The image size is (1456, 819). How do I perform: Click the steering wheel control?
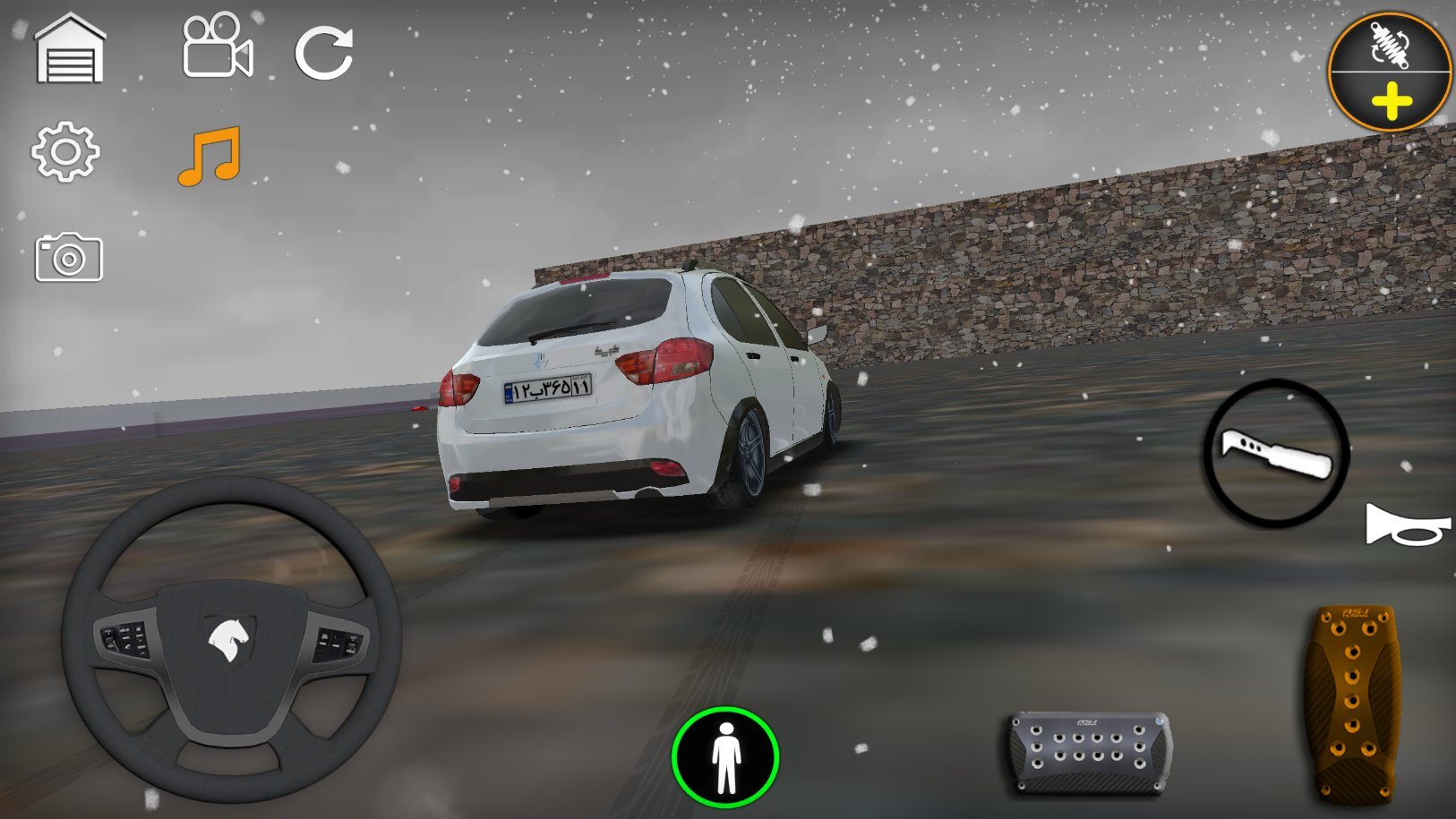click(x=231, y=638)
